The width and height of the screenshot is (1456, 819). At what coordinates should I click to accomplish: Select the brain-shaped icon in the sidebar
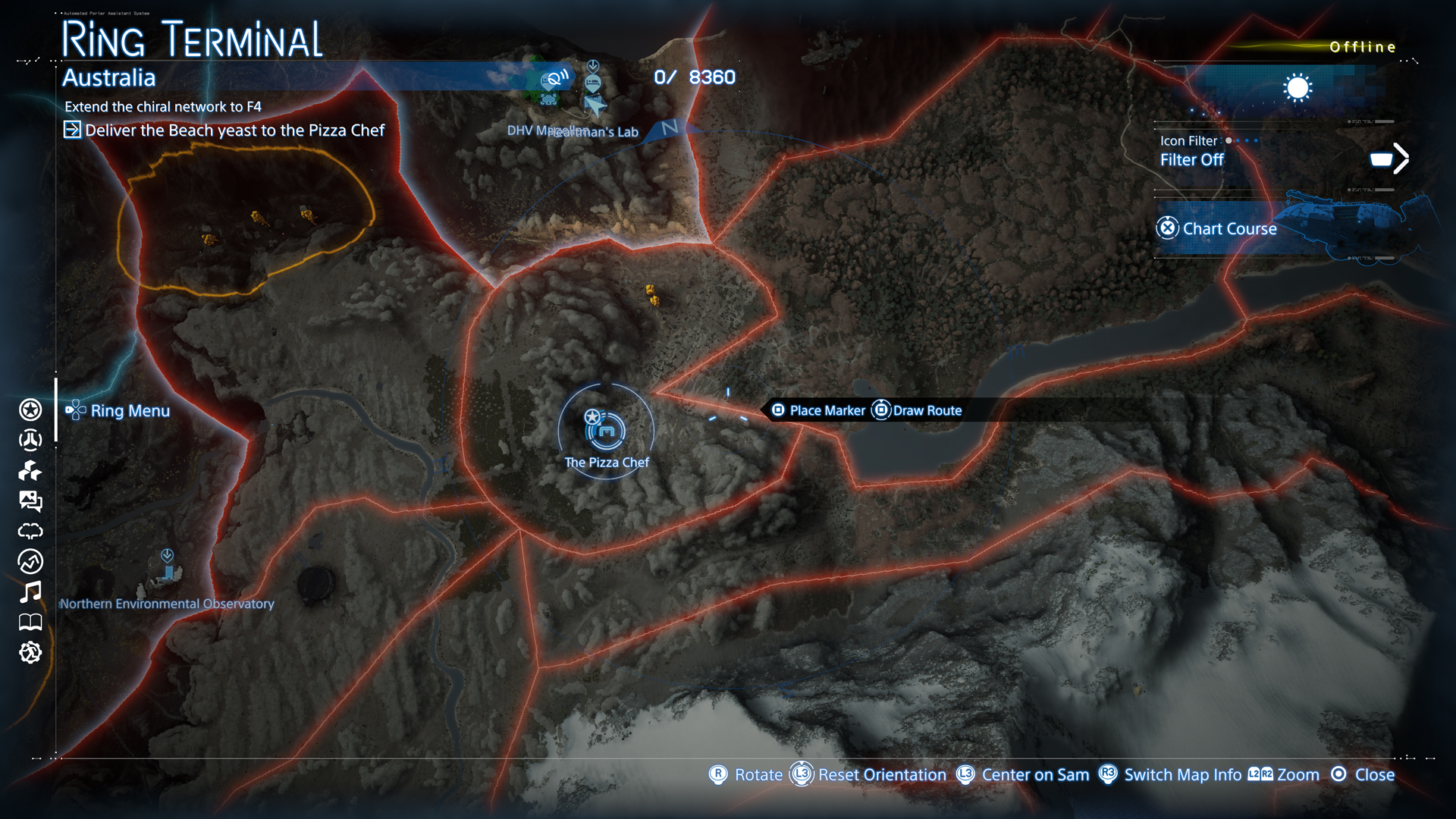click(x=29, y=532)
